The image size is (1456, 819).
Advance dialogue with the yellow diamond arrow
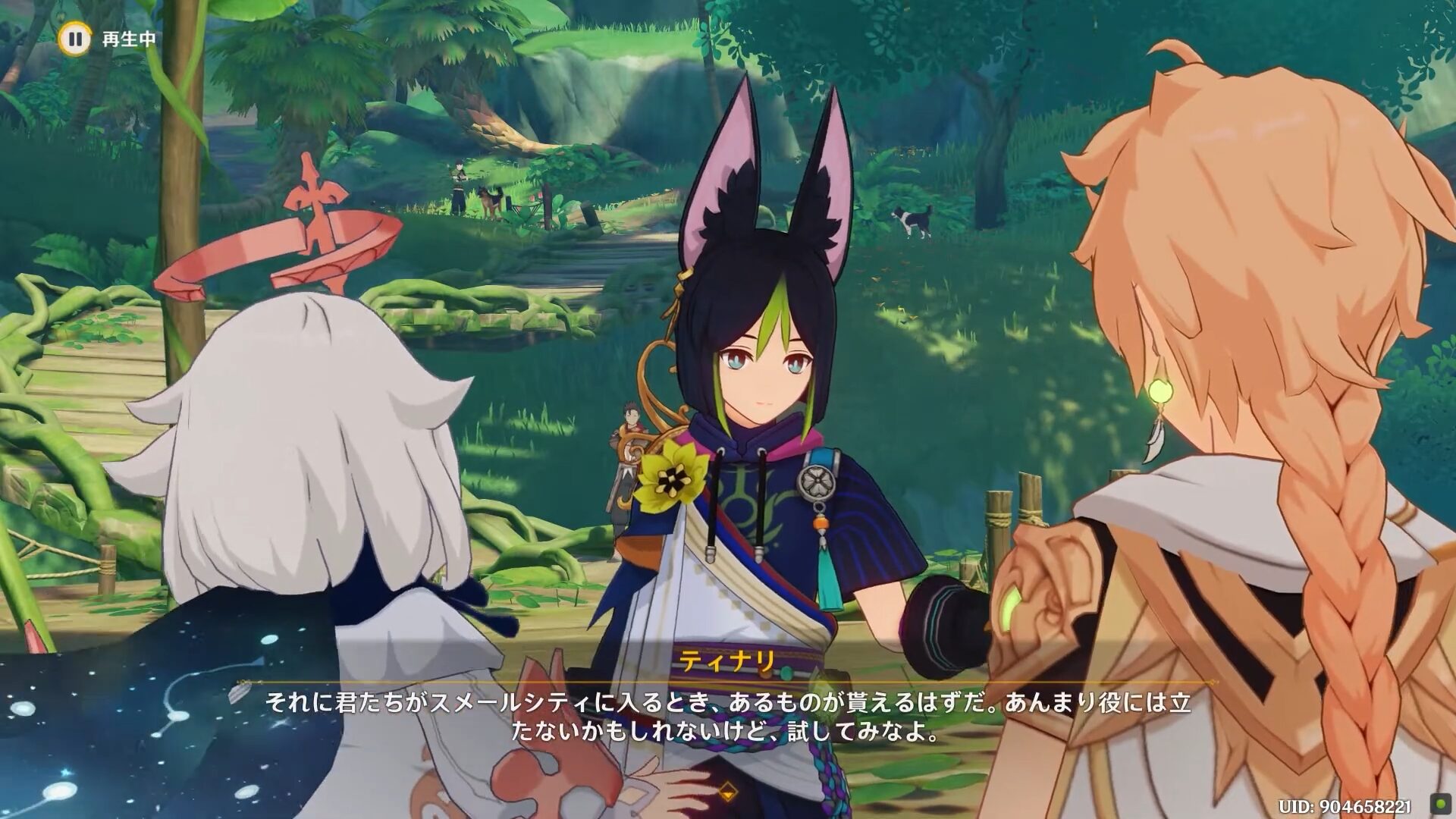pyautogui.click(x=727, y=791)
